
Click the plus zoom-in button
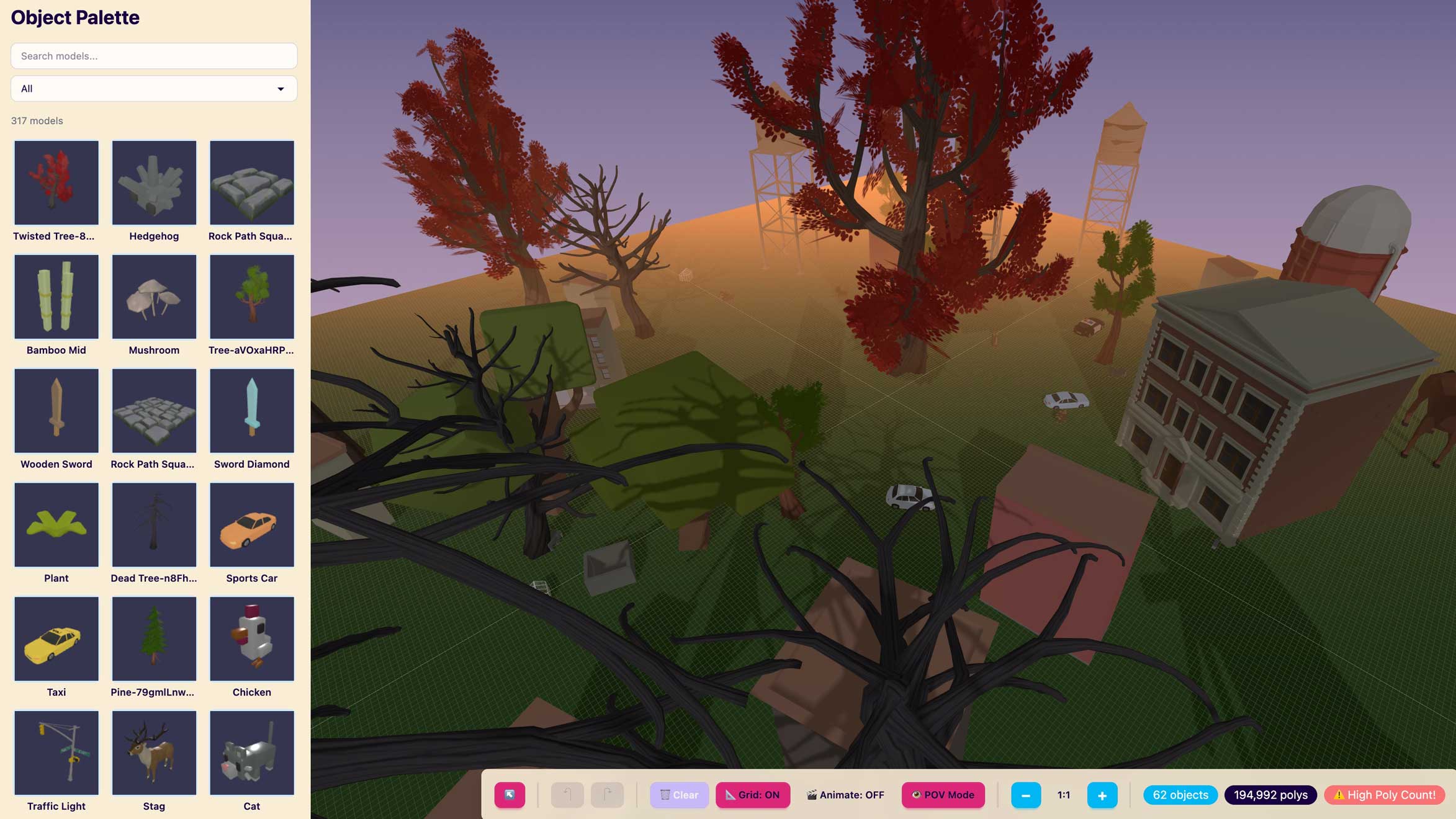(x=1102, y=795)
